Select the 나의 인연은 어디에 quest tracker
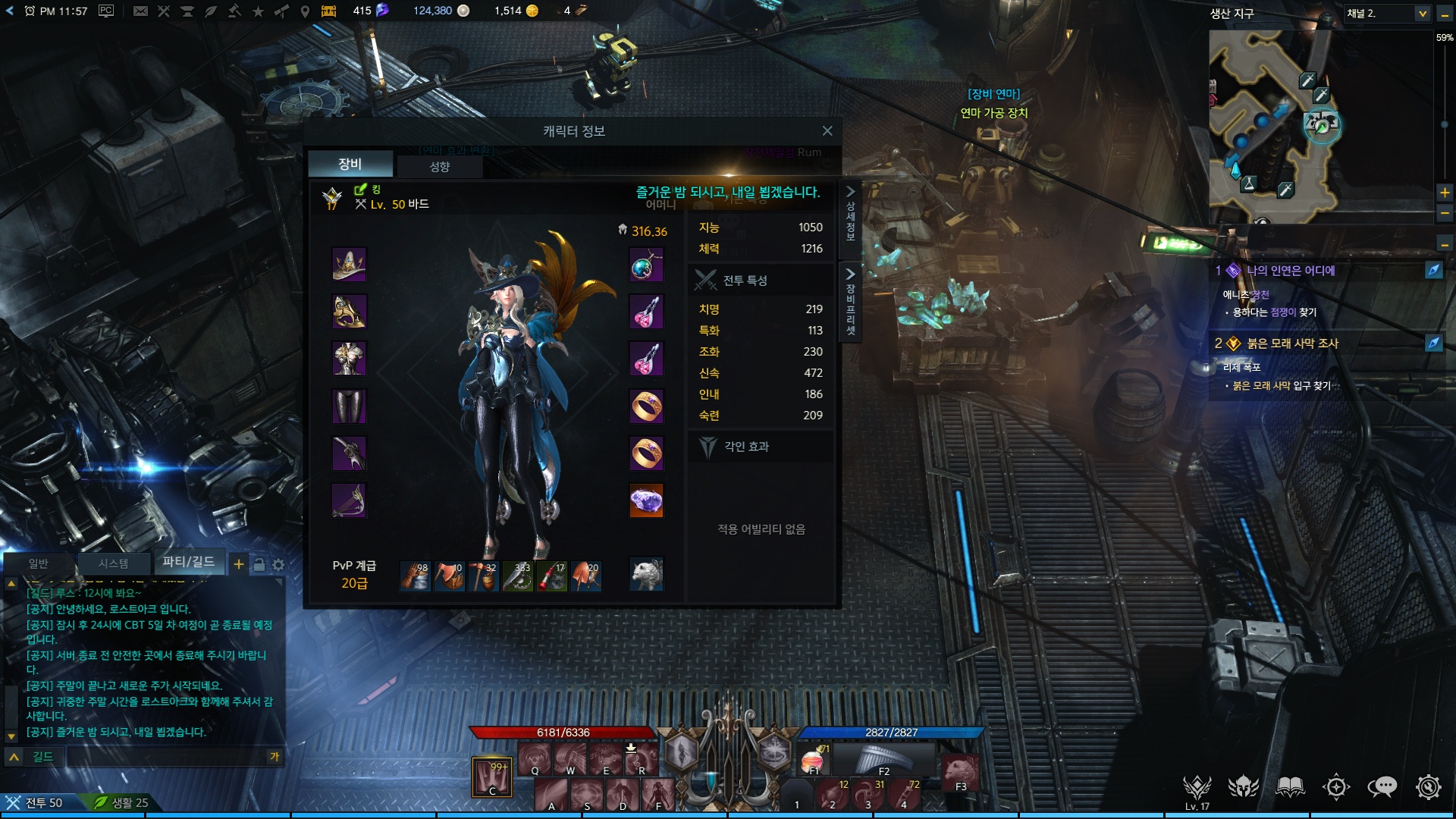Viewport: 1456px width, 819px height. pos(1291,271)
